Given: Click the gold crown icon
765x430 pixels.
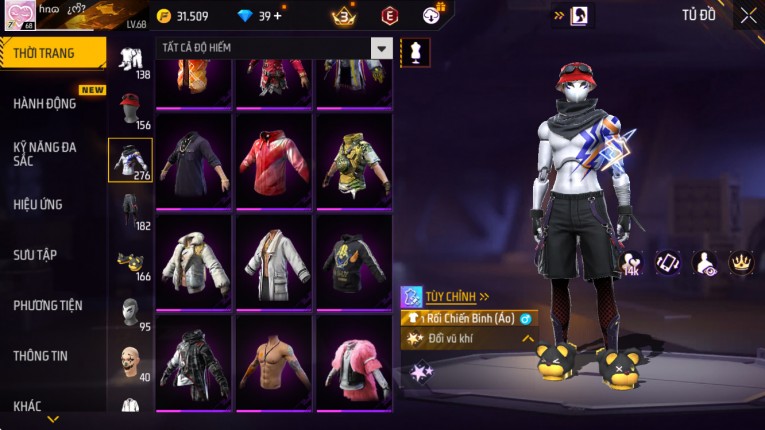Looking at the screenshot, I should tap(742, 262).
